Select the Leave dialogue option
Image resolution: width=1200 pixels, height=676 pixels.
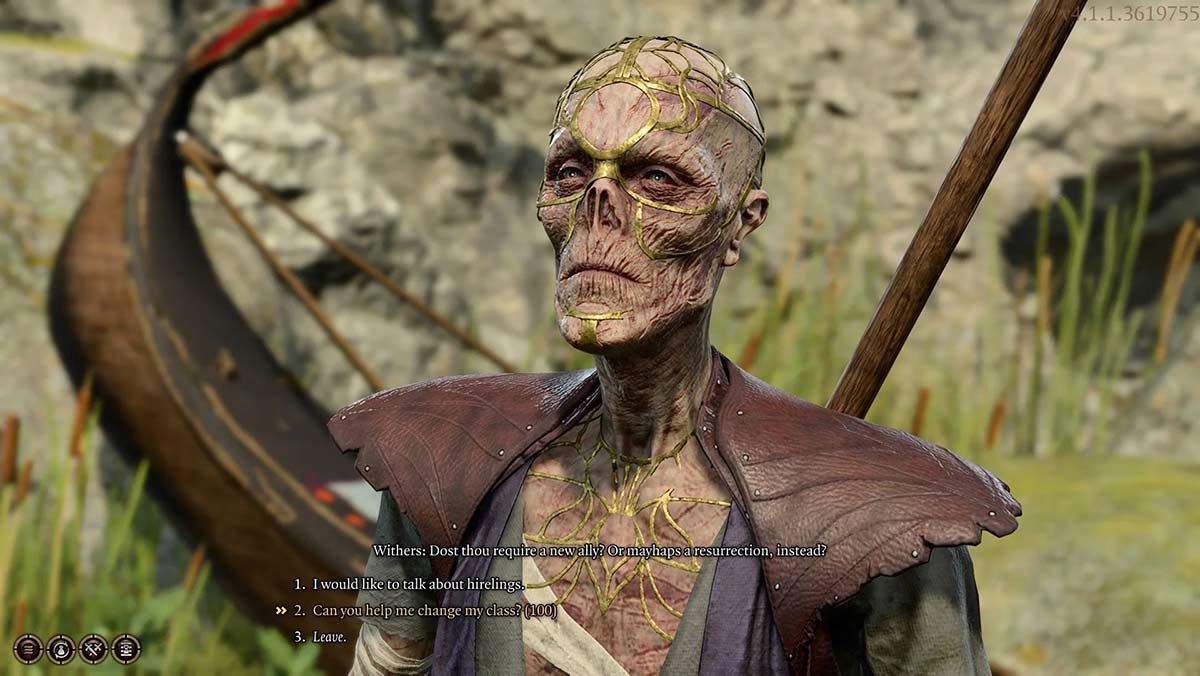(x=329, y=636)
